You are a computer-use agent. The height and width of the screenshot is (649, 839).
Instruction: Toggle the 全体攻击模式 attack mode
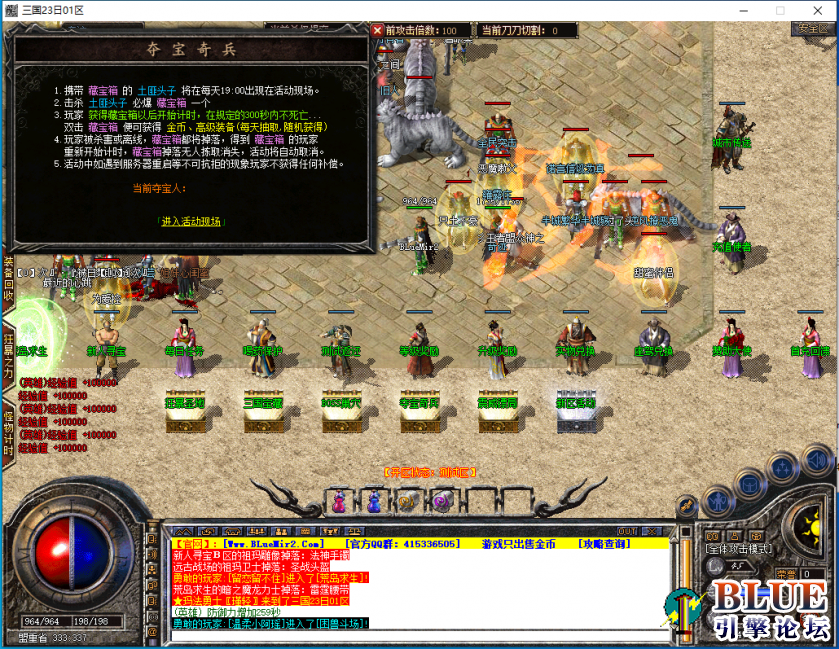(x=736, y=549)
